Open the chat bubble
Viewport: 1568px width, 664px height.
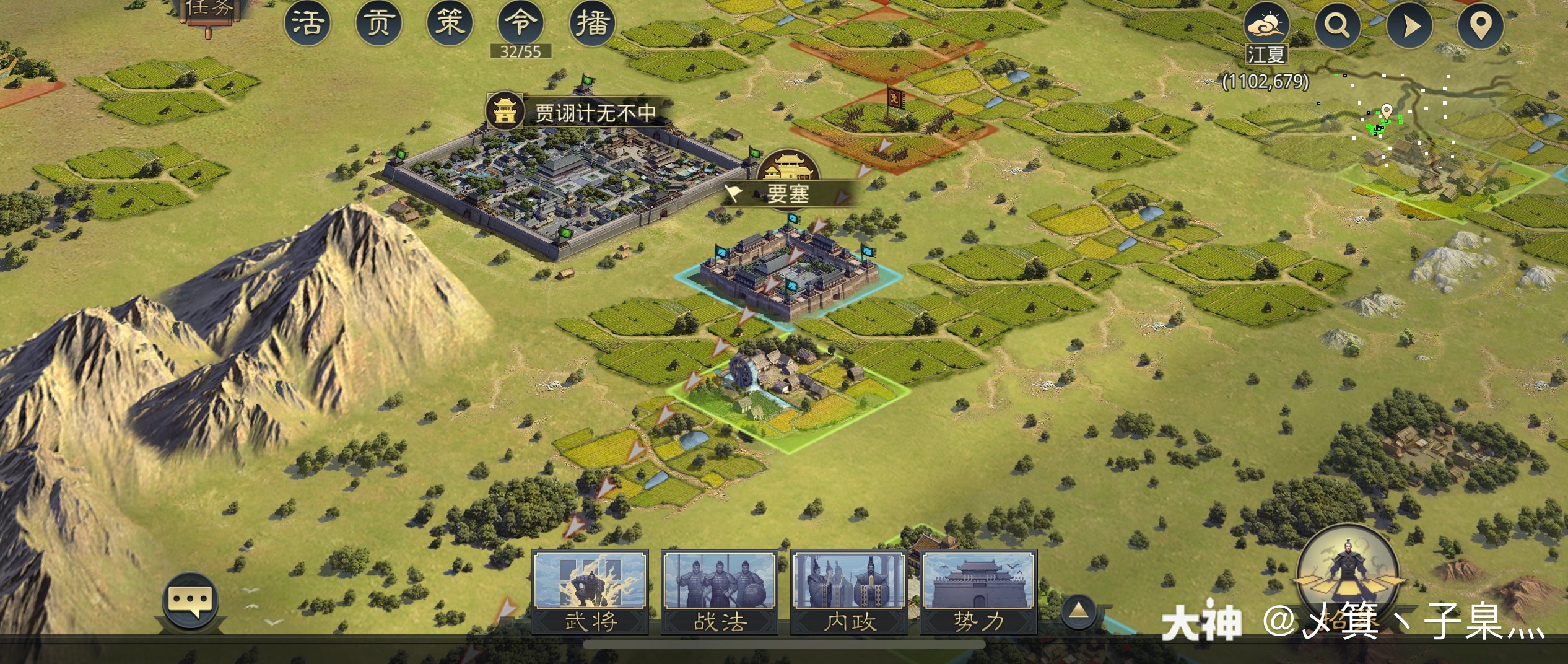click(191, 601)
